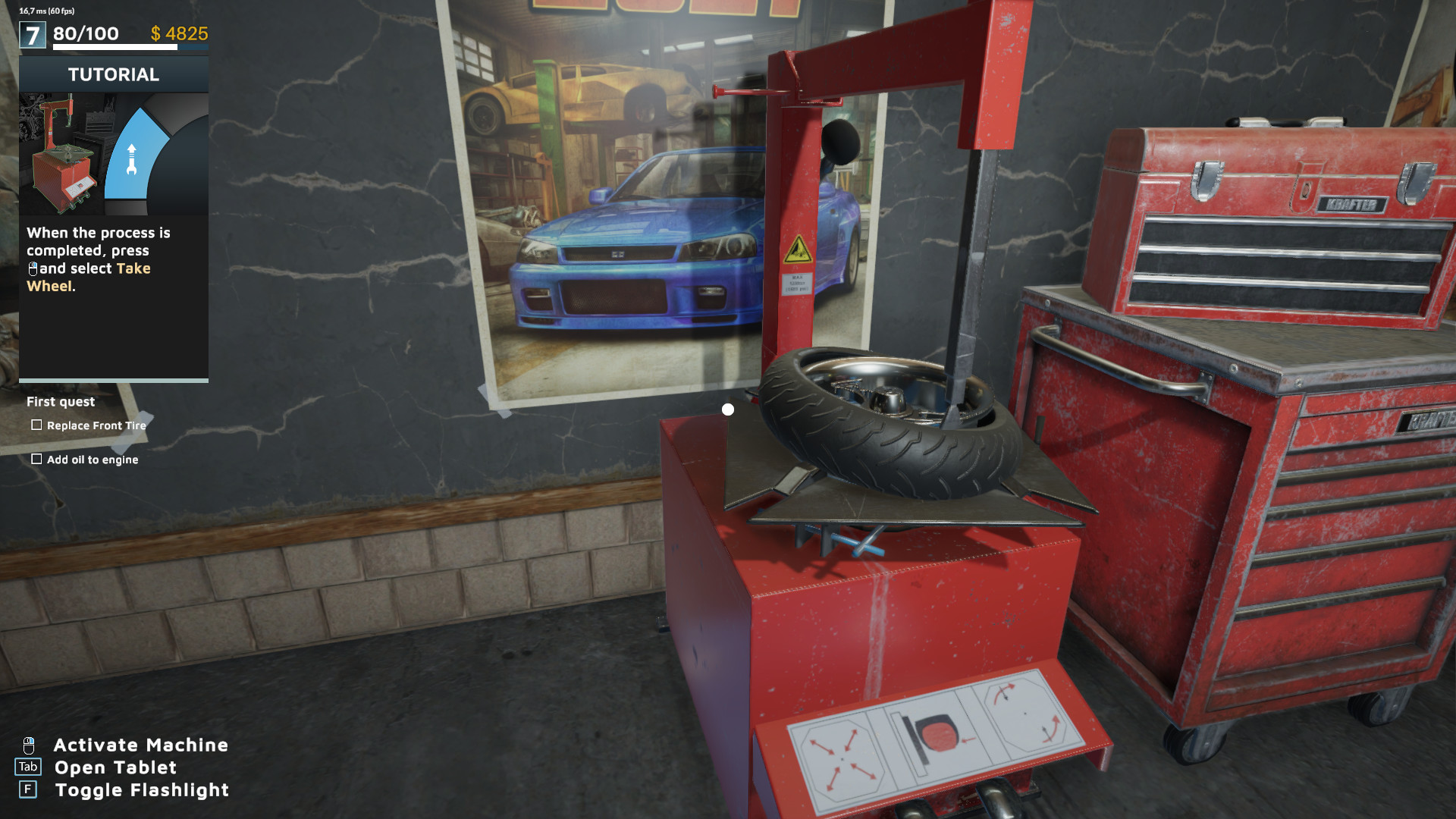Click the F key icon for Toggle Flashlight
Image resolution: width=1456 pixels, height=819 pixels.
pyautogui.click(x=29, y=789)
